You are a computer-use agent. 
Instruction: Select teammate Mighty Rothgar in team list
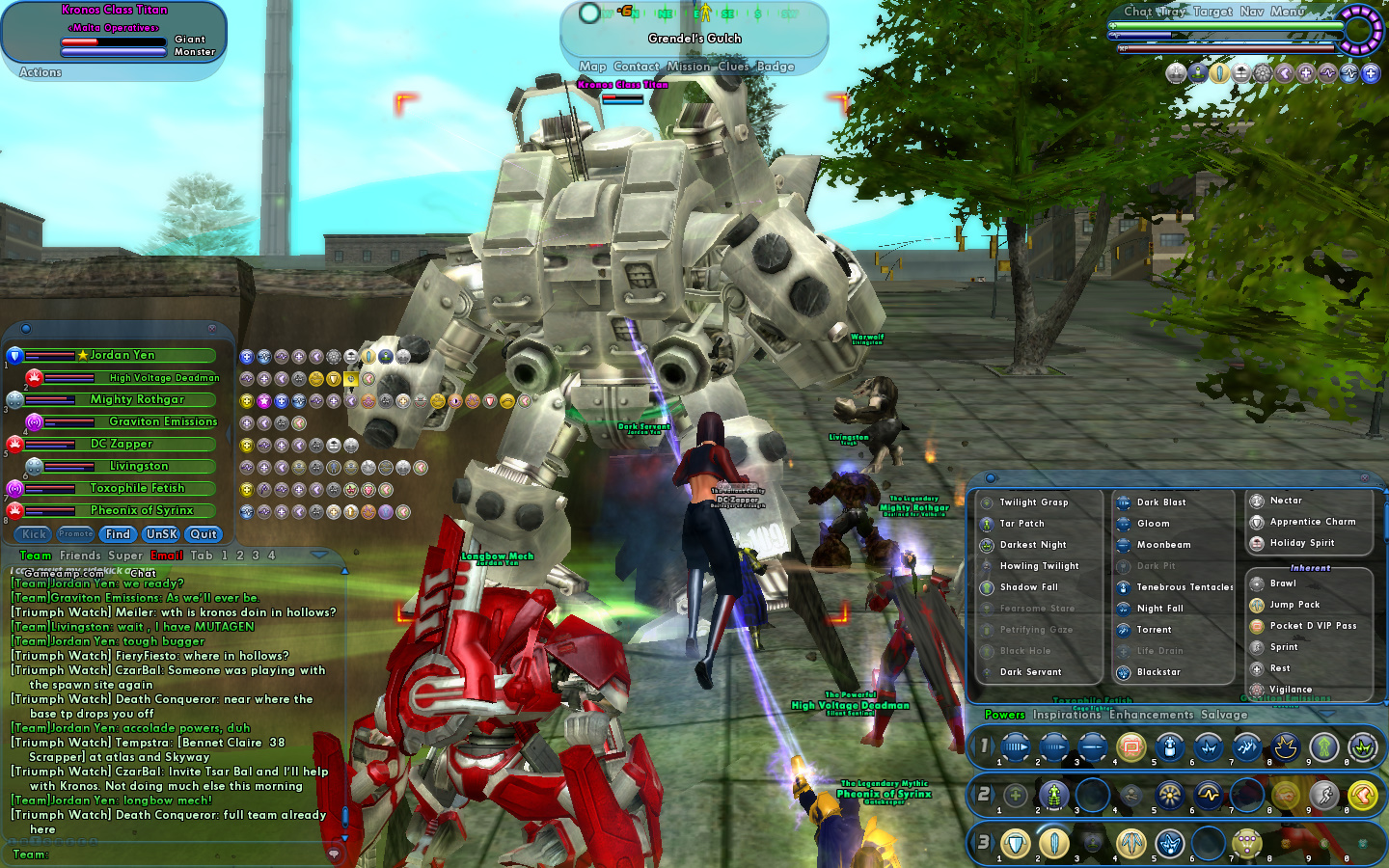(x=137, y=399)
